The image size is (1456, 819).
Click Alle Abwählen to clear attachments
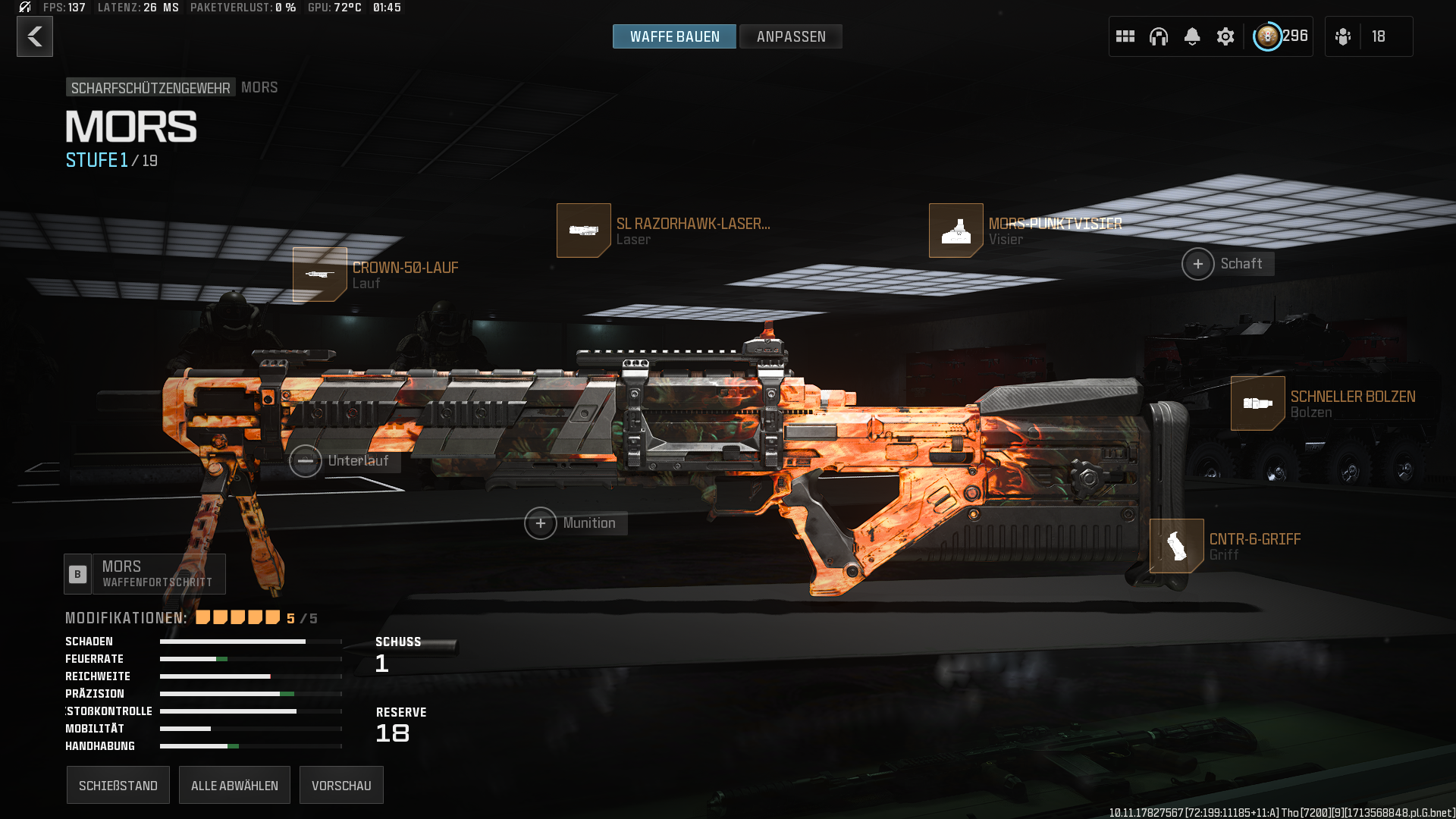[x=234, y=785]
